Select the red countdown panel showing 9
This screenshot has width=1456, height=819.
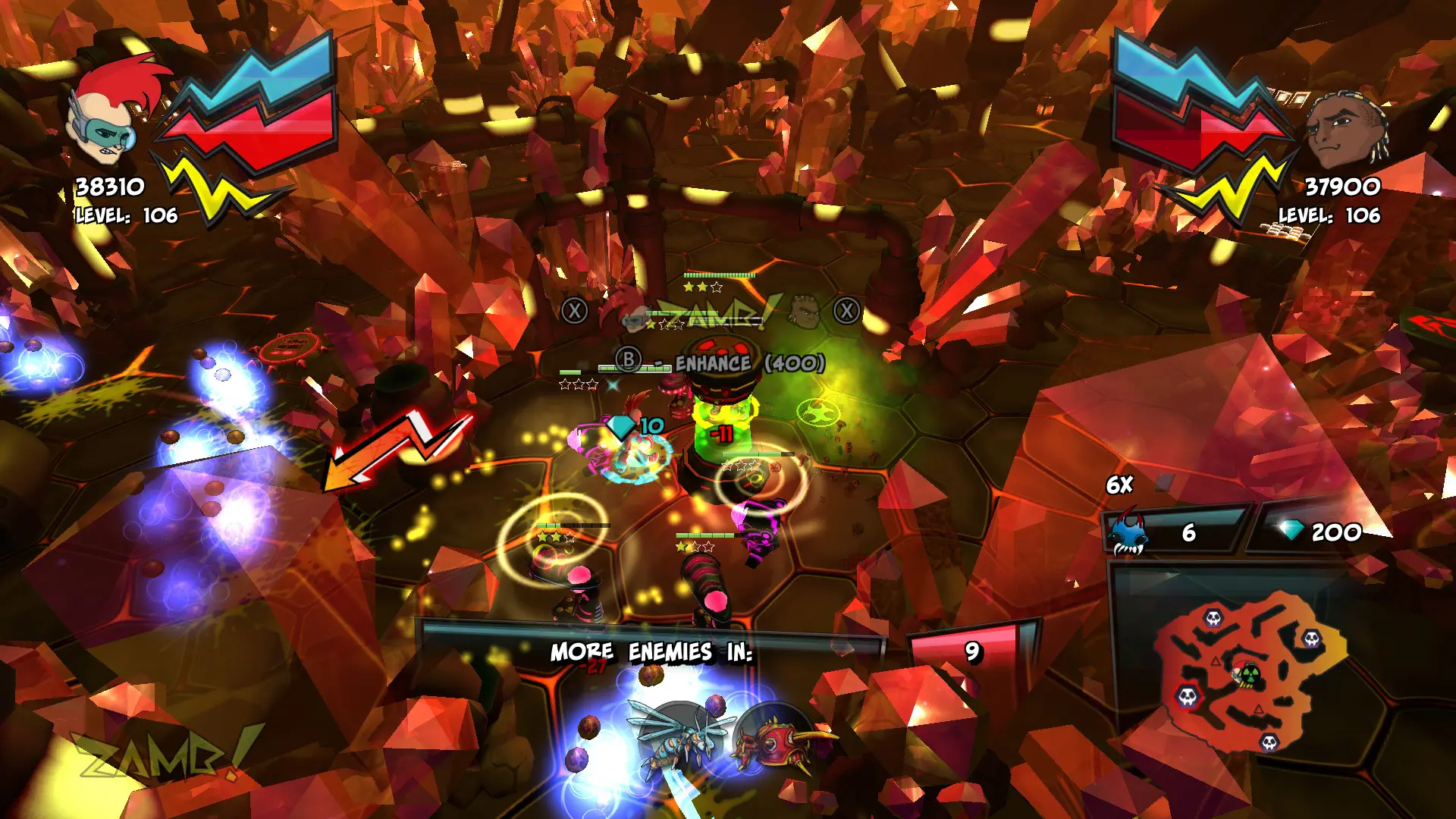pos(971,653)
